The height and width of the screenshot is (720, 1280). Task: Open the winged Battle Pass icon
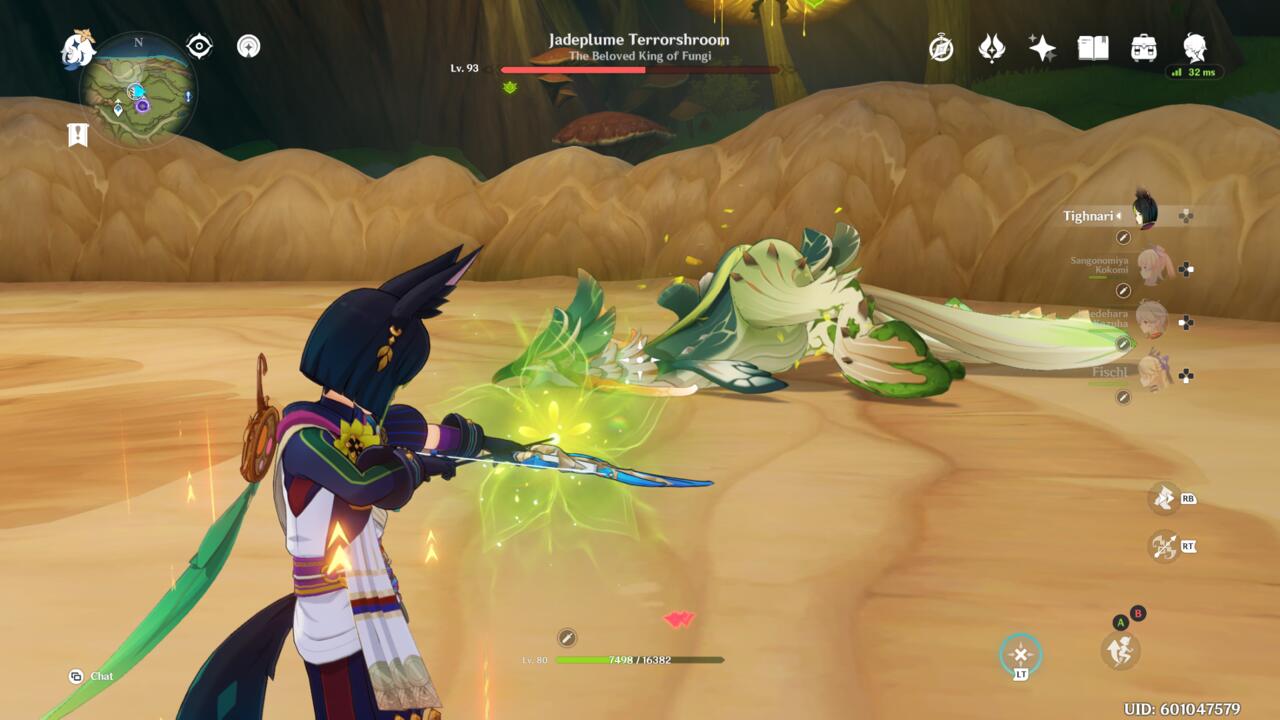(x=992, y=48)
